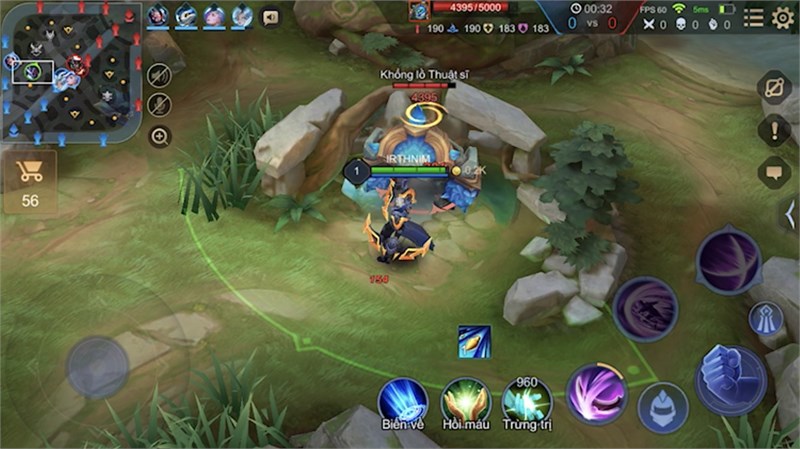Buy the suggested blue item icon
This screenshot has height=449, width=800.
[x=474, y=341]
